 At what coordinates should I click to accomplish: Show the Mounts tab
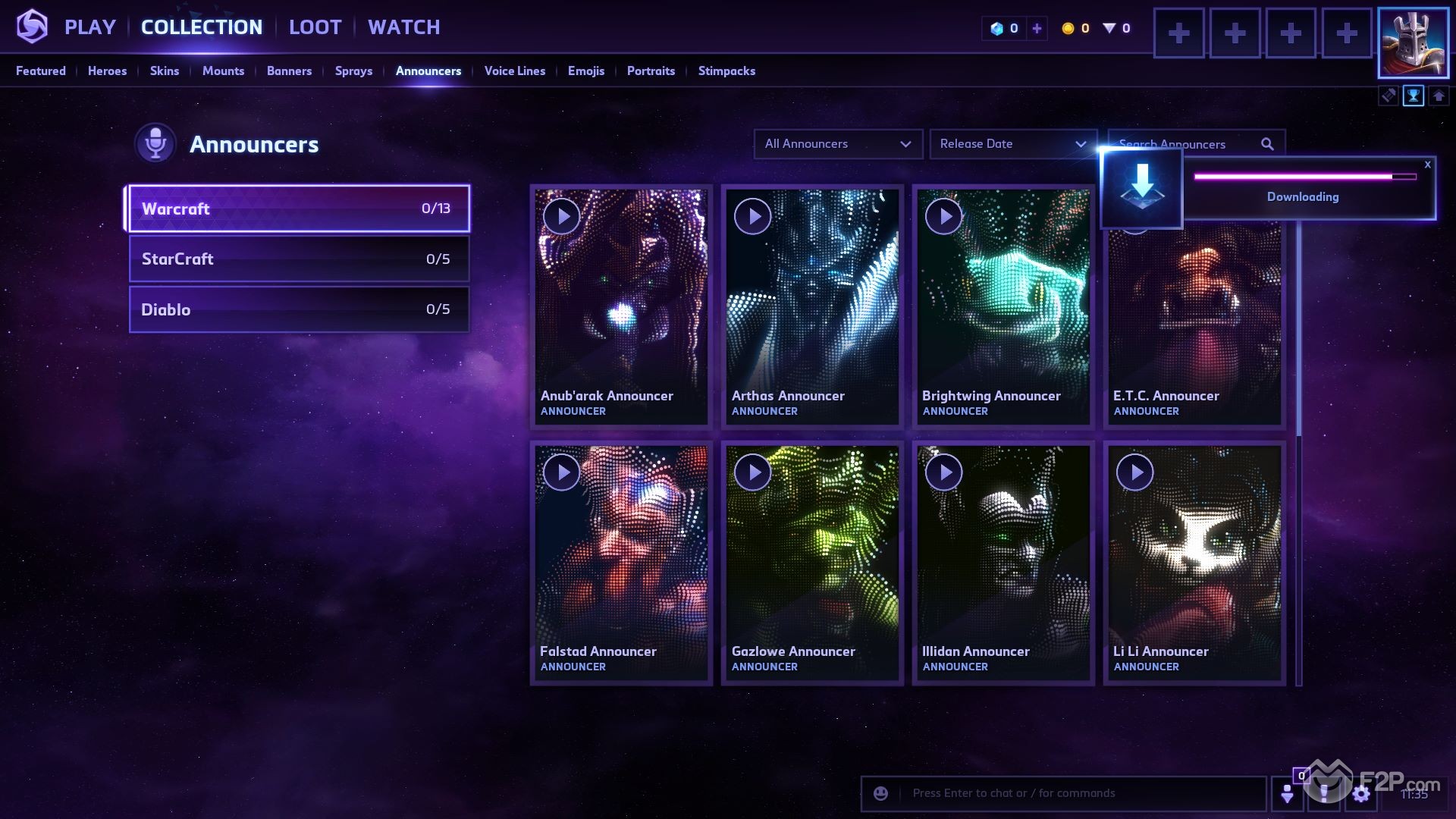(x=223, y=71)
